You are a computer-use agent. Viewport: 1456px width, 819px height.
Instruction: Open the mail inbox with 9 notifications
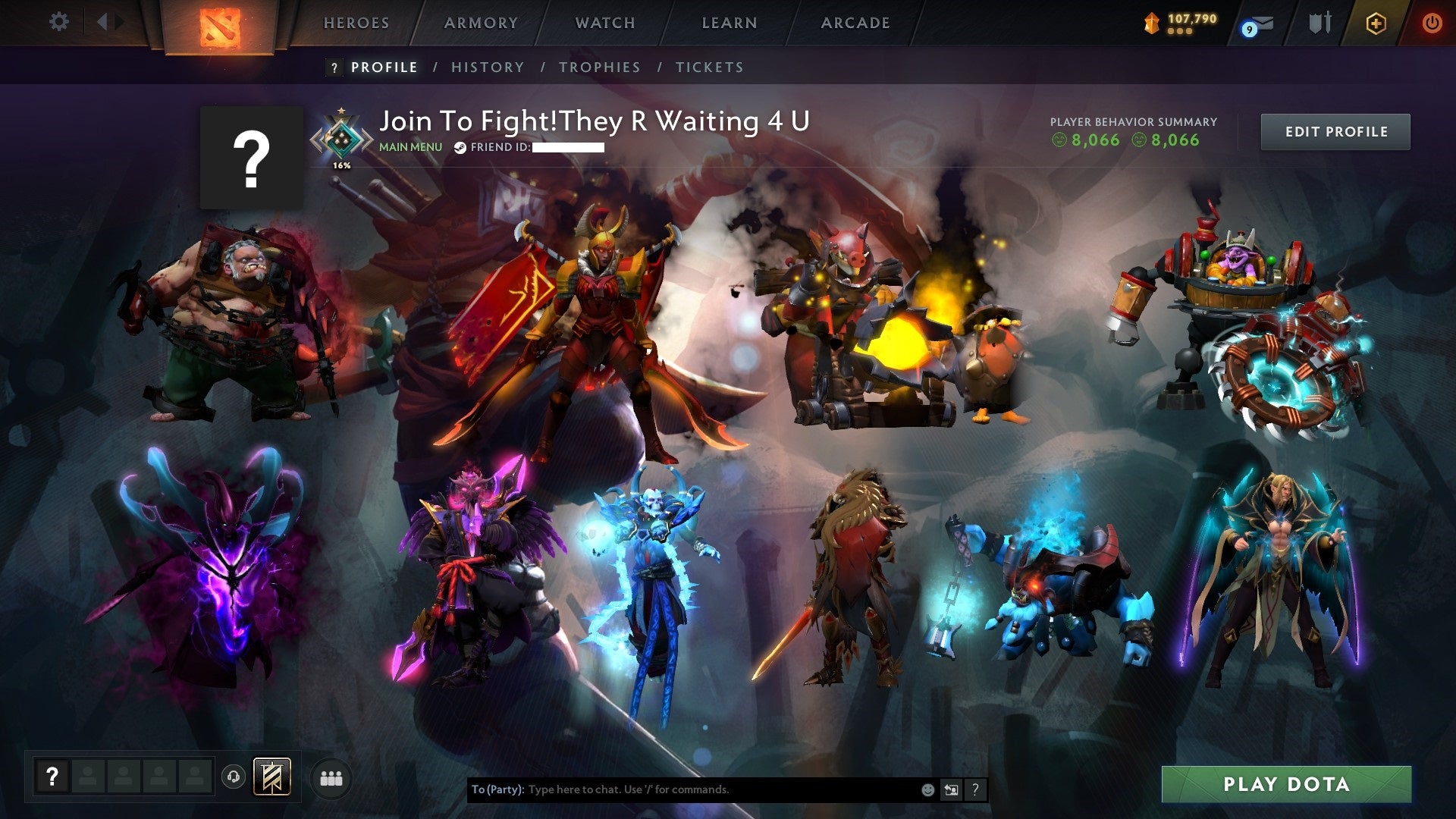coord(1259,24)
